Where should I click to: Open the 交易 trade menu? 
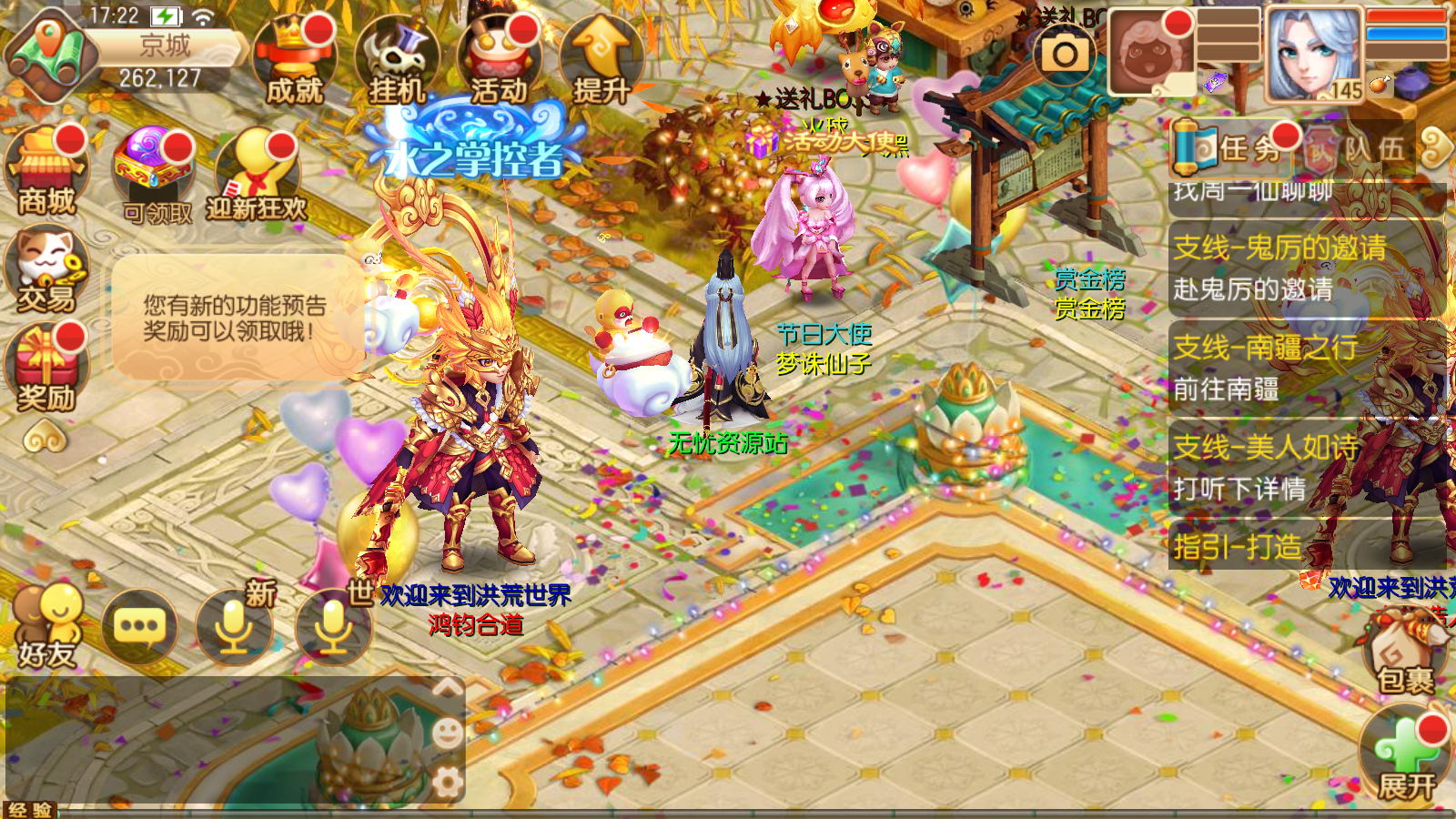[x=45, y=270]
